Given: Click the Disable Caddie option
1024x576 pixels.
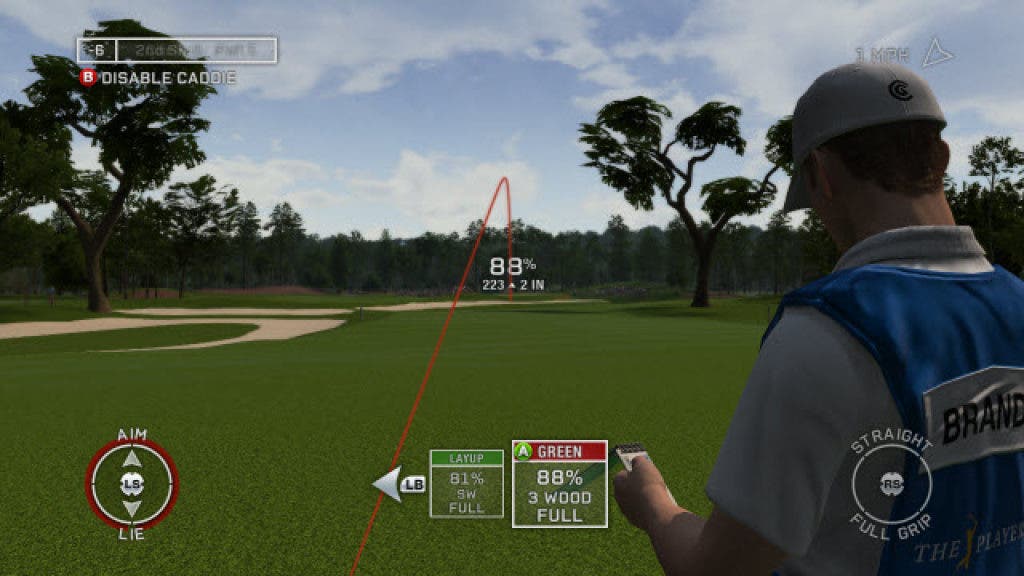Looking at the screenshot, I should coord(158,77).
